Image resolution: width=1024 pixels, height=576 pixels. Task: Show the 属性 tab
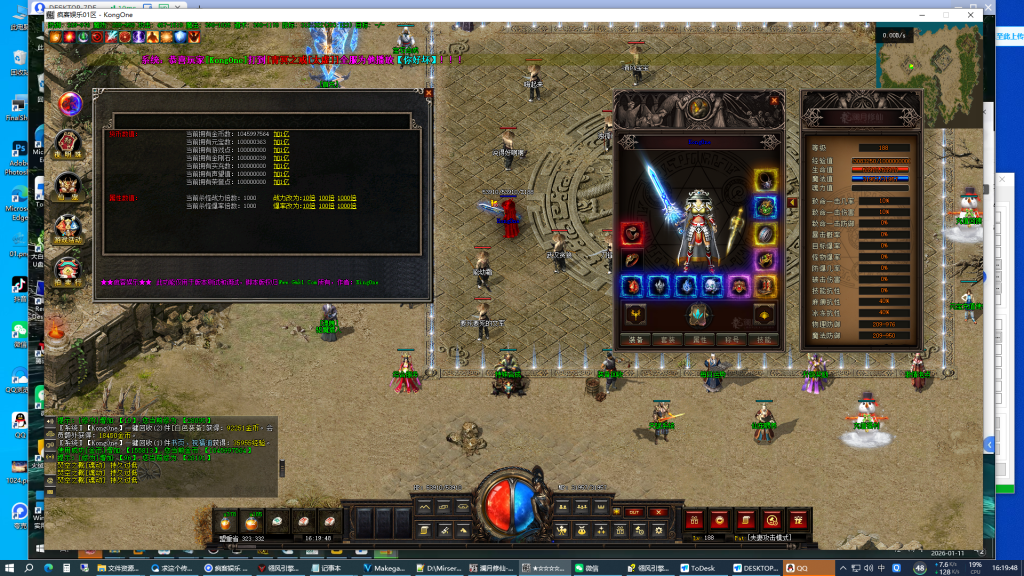pyautogui.click(x=700, y=339)
